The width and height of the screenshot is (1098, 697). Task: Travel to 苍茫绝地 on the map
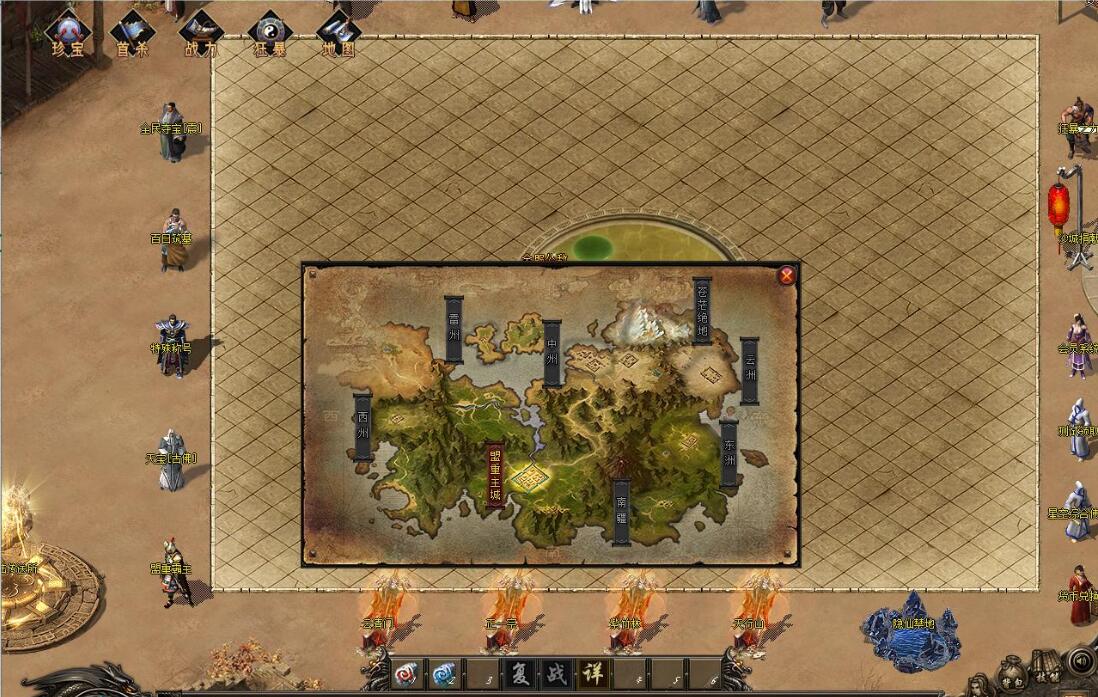[702, 310]
